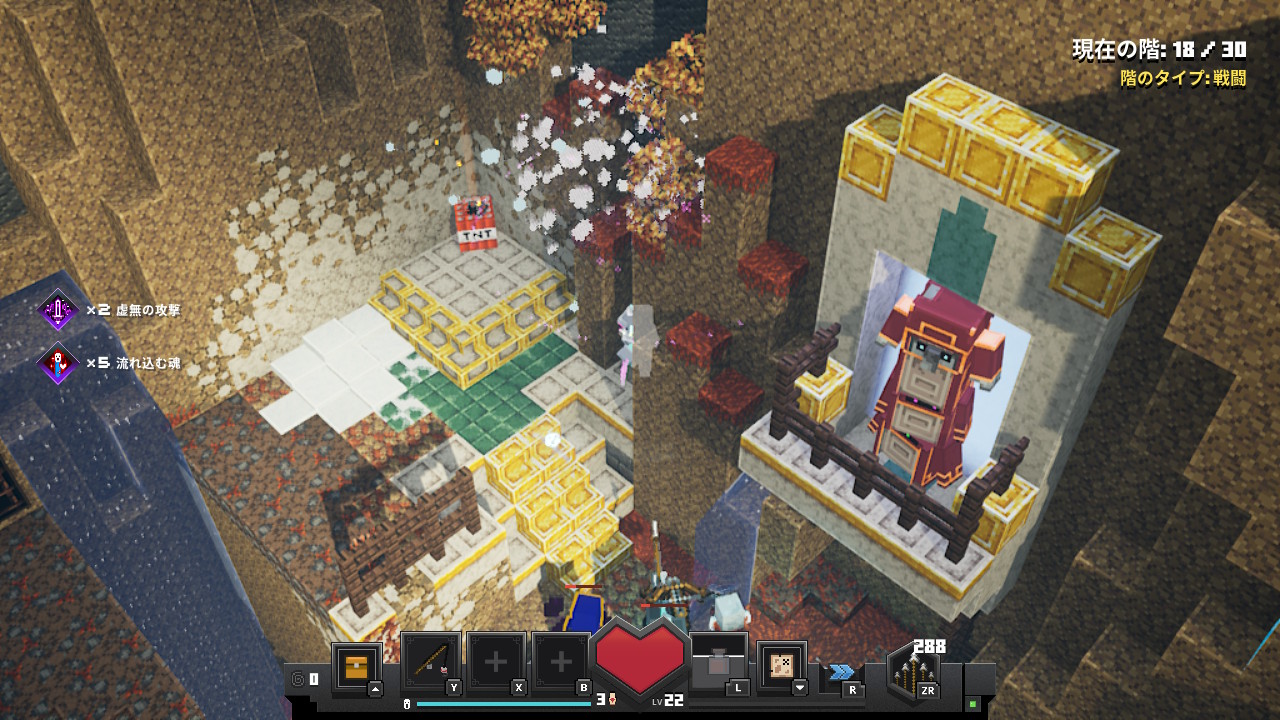Activate the blue dodge roll arrows
This screenshot has width=1280, height=720.
[841, 672]
